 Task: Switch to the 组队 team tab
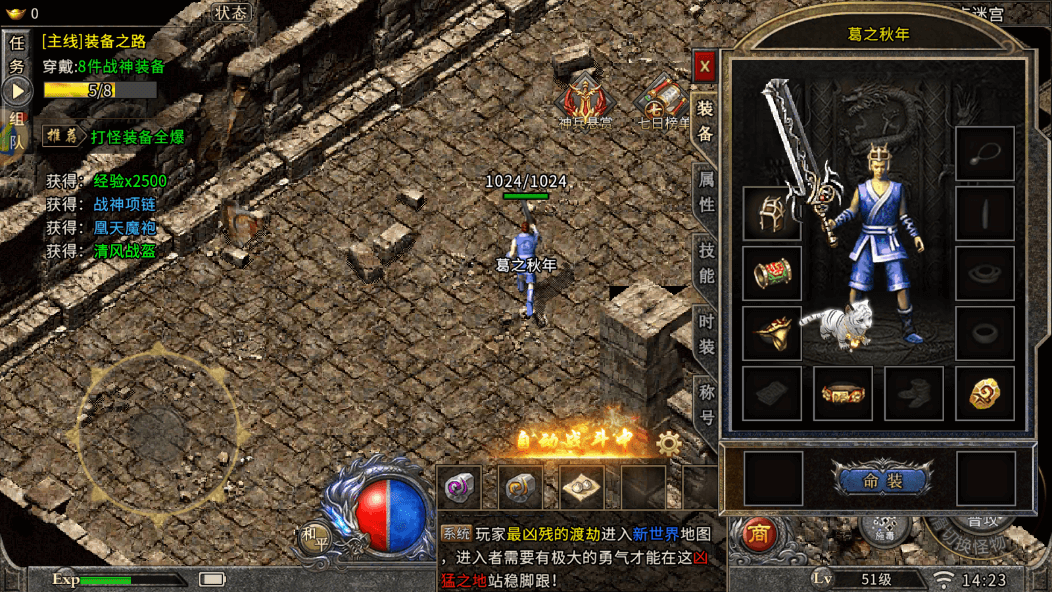[17, 132]
